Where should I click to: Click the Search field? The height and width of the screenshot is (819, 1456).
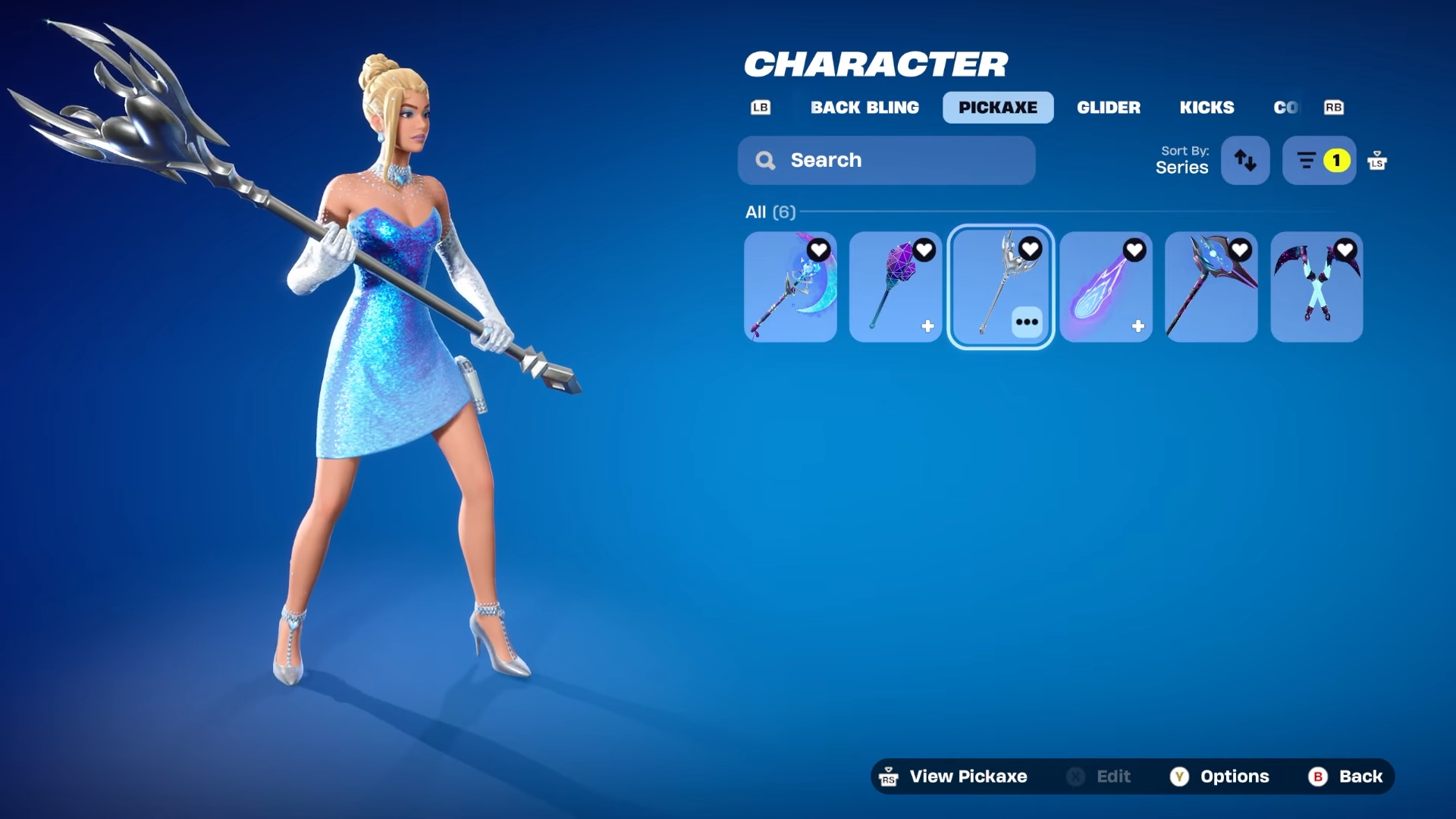click(x=886, y=161)
